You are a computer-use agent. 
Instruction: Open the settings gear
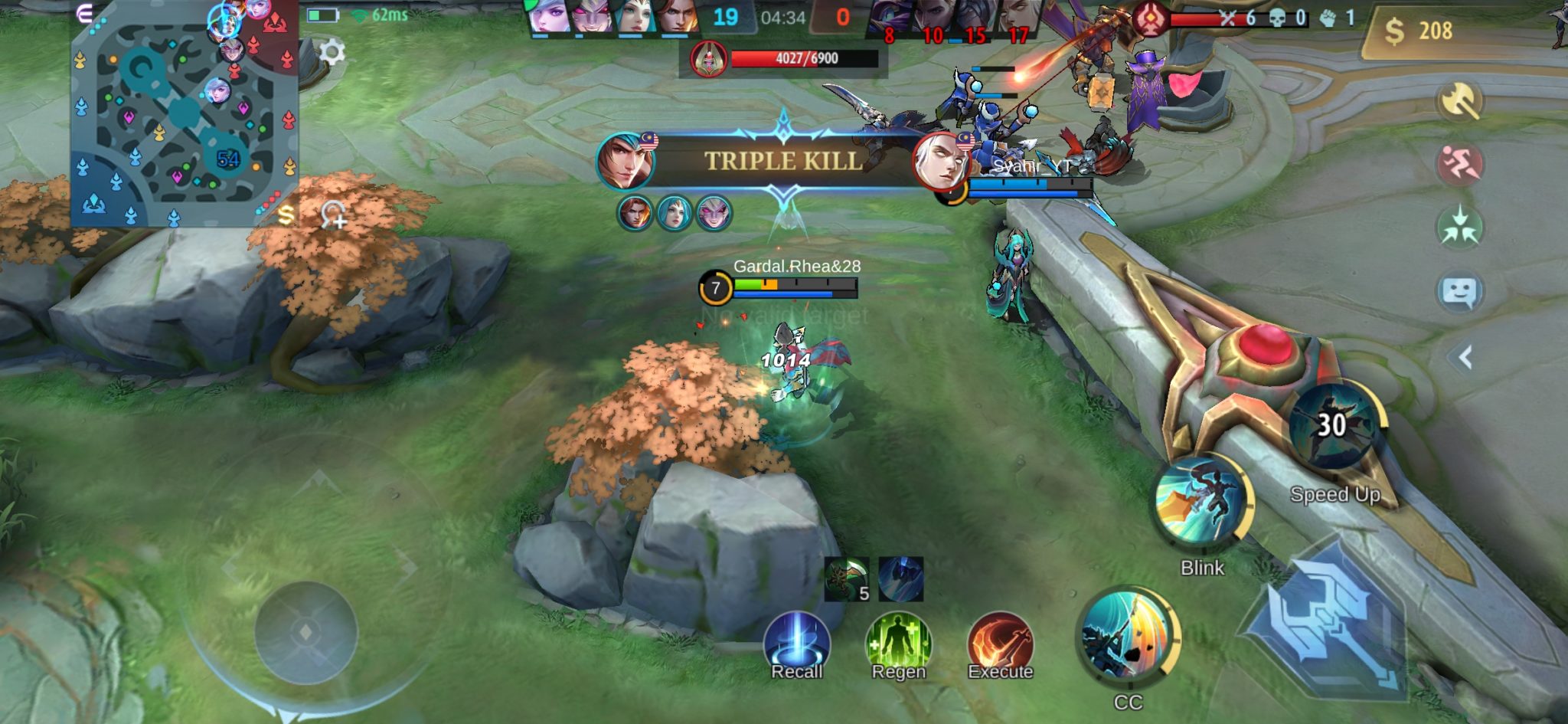tap(332, 52)
